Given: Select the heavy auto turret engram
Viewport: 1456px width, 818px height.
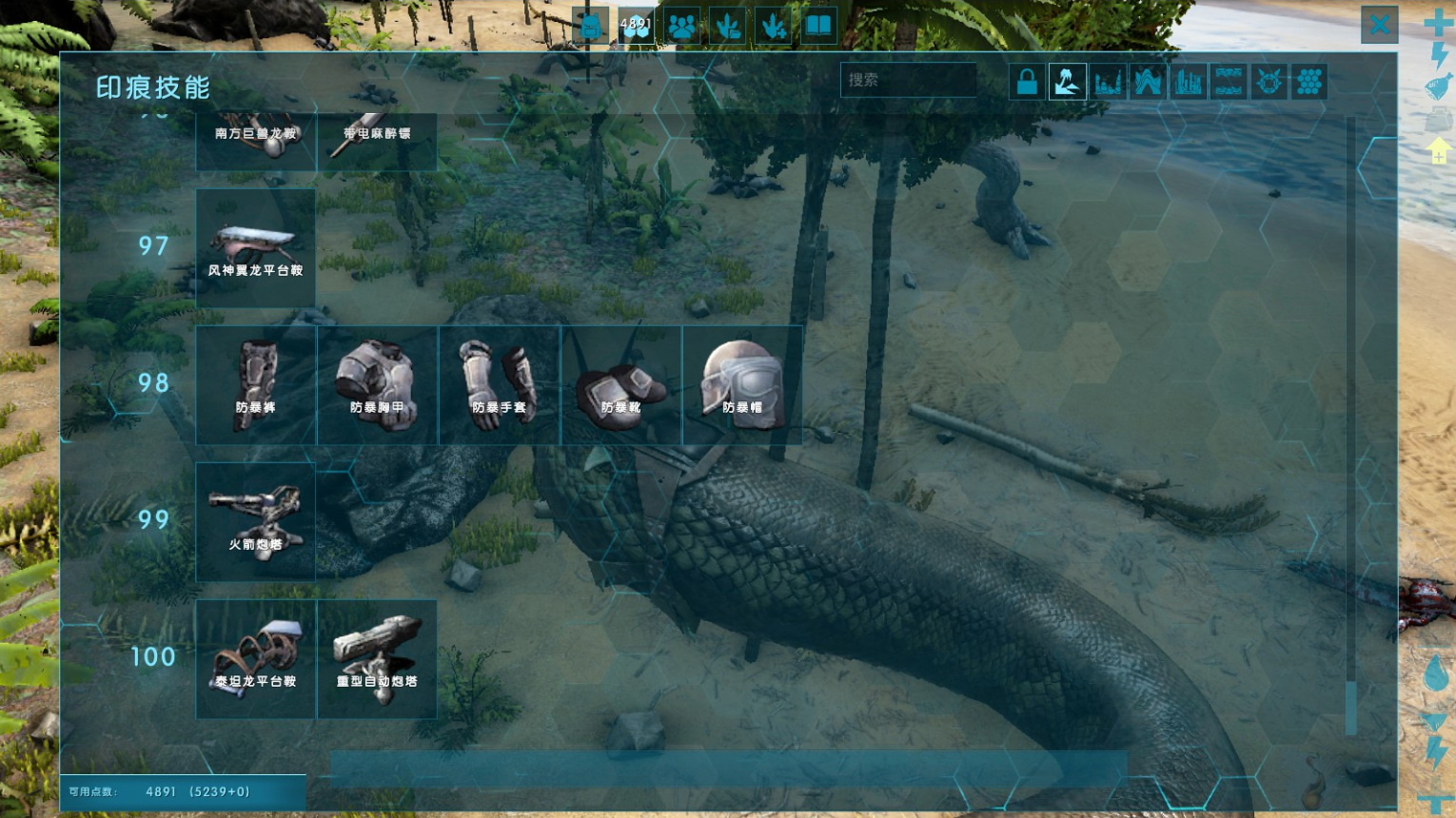Looking at the screenshot, I should pos(377,658).
